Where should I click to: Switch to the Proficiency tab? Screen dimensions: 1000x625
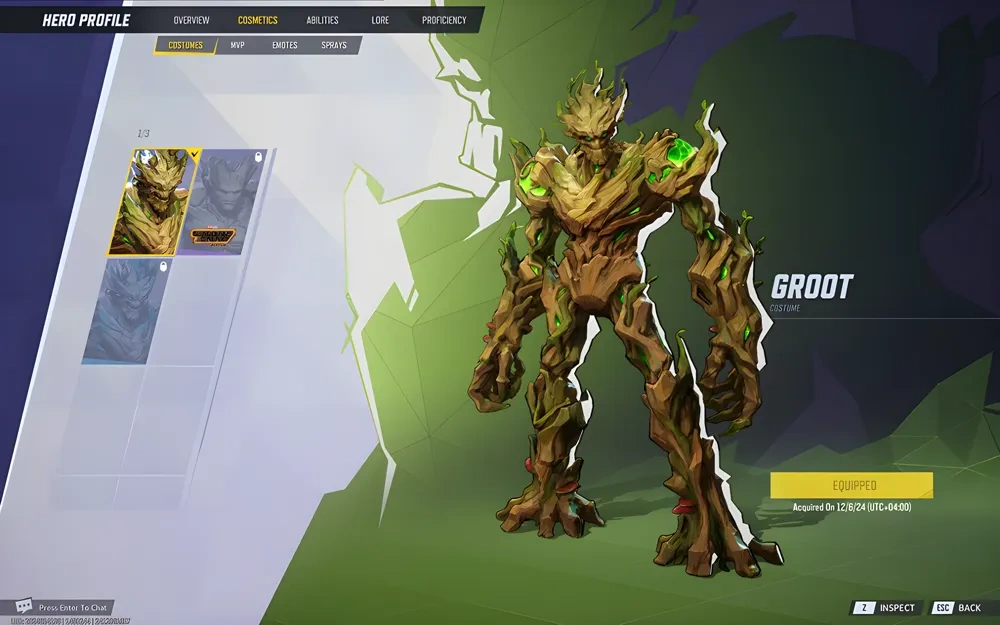(x=444, y=20)
